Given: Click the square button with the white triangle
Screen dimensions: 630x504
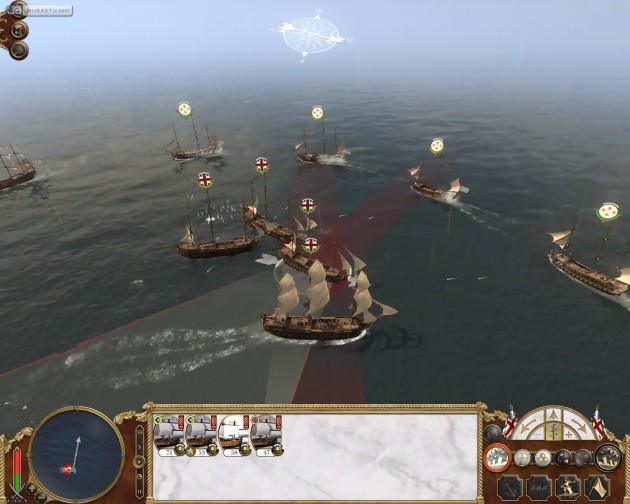Looking at the screenshot, I should click(599, 487).
